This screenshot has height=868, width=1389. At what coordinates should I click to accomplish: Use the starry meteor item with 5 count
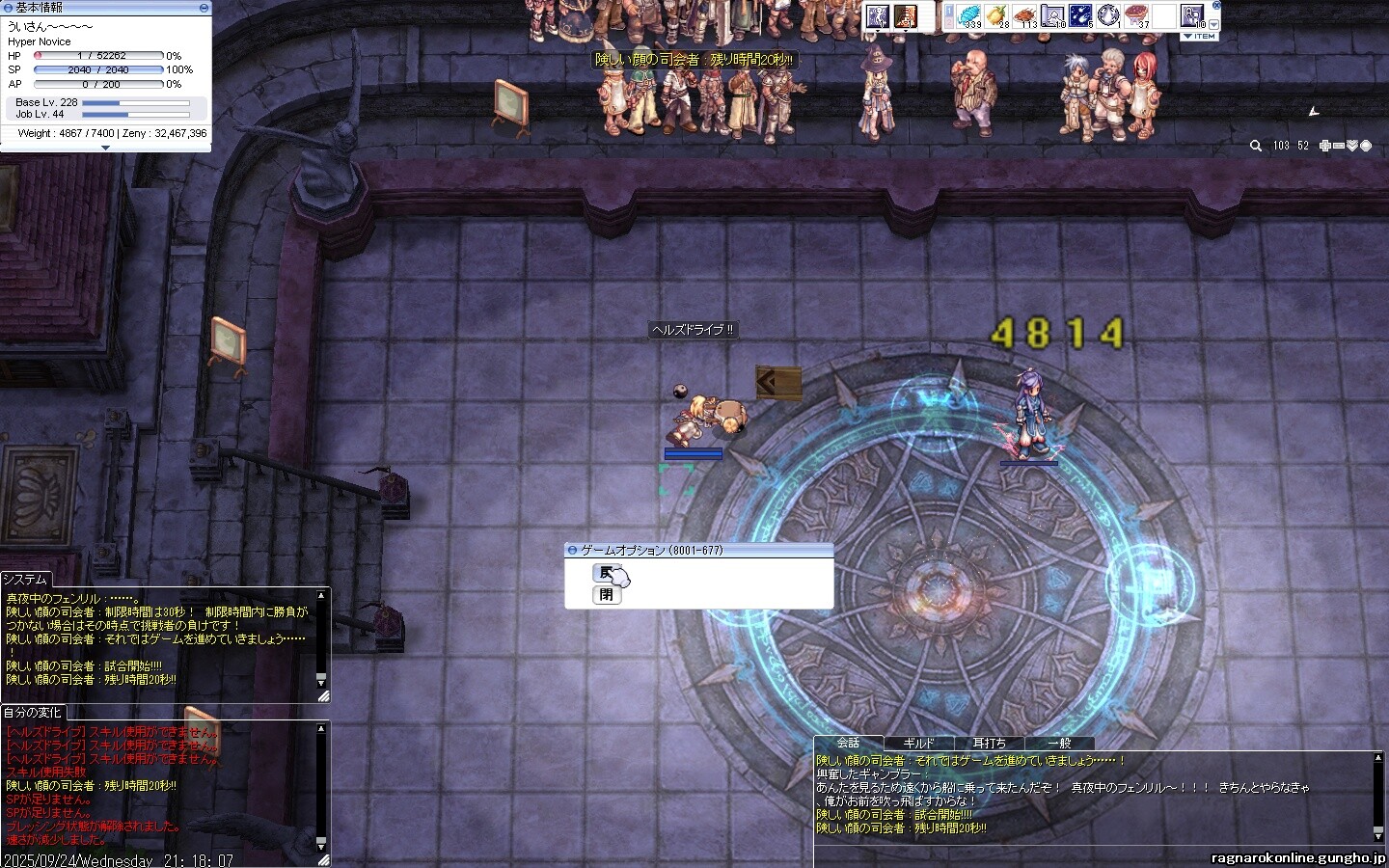[1080, 15]
